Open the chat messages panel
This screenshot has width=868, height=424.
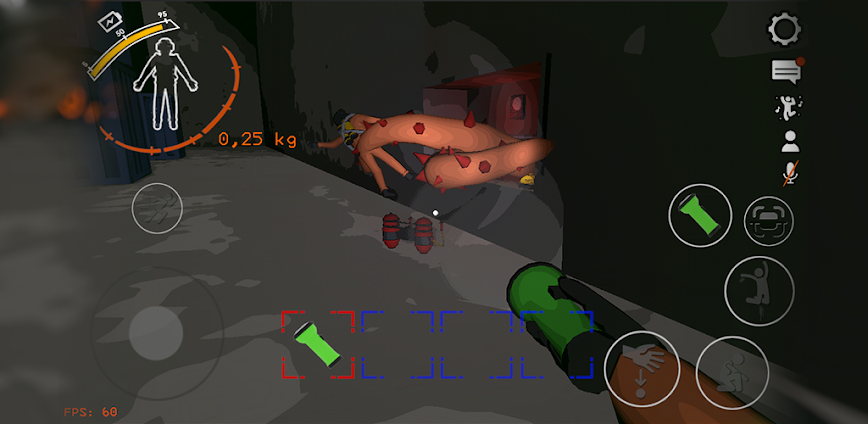[x=786, y=71]
